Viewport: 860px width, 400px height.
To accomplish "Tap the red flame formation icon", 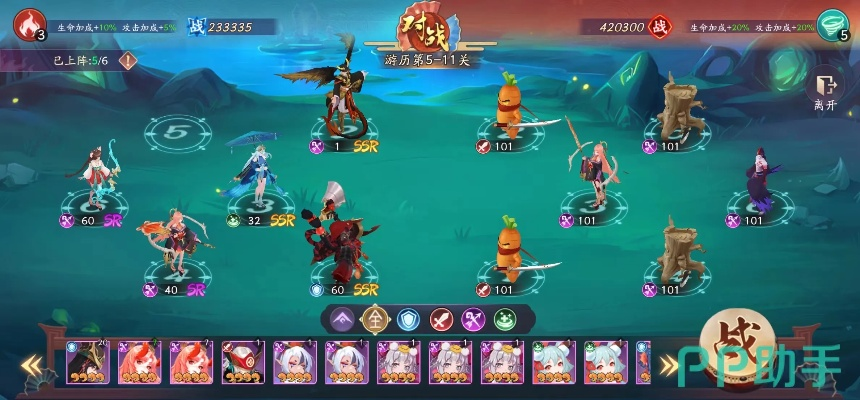I will click(29, 24).
